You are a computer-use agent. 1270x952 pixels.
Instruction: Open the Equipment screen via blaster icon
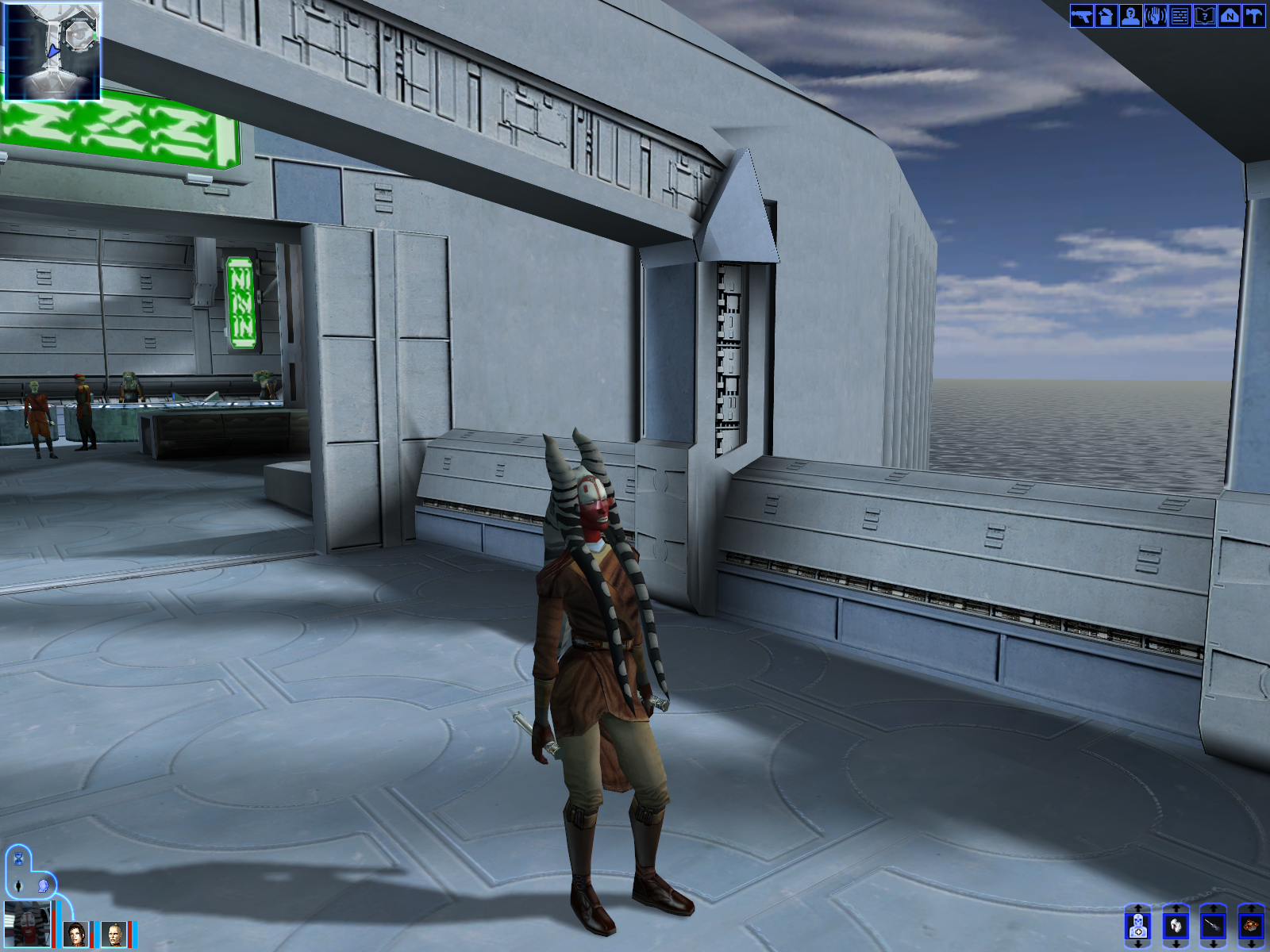1081,15
